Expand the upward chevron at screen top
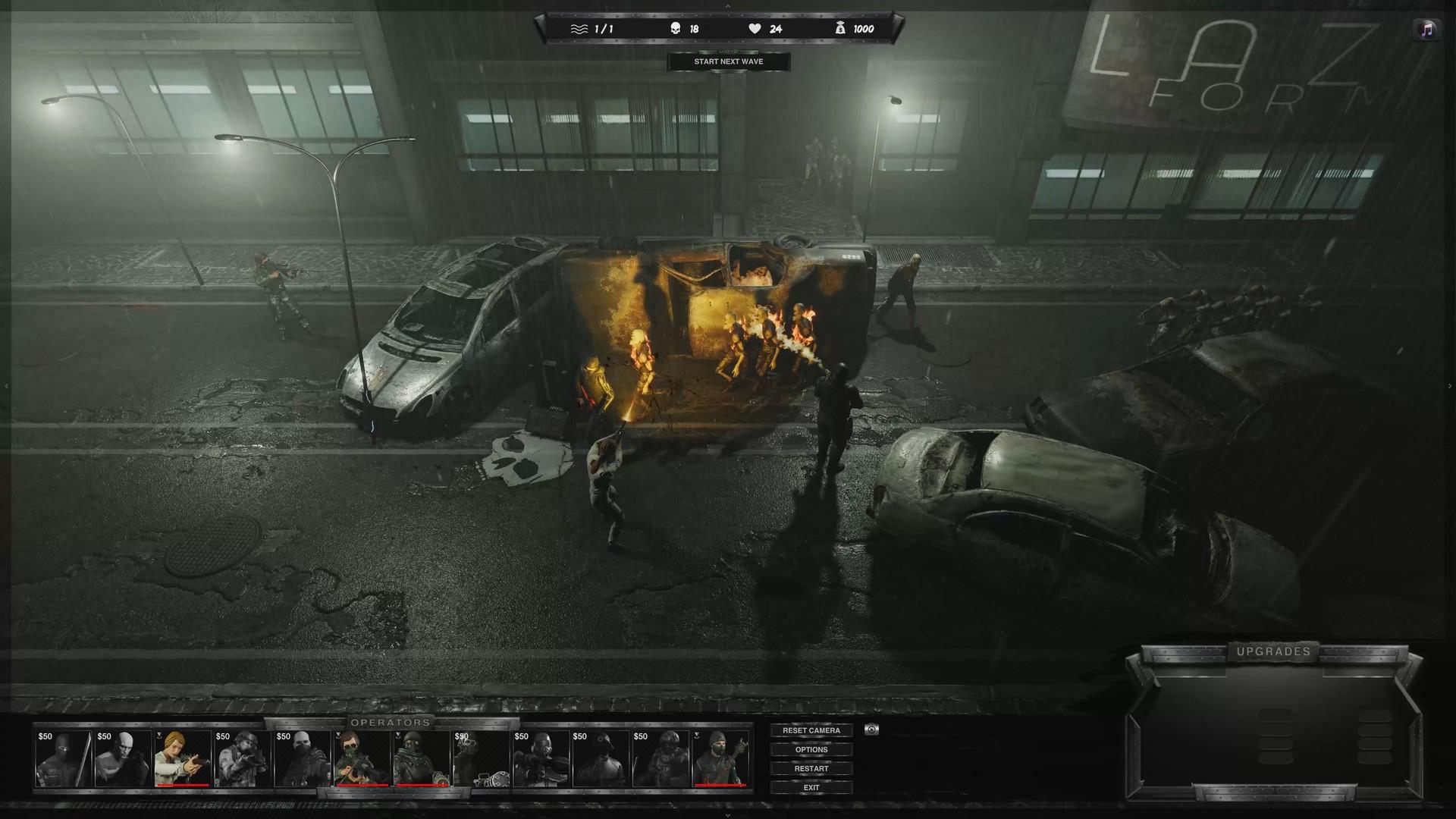This screenshot has height=819, width=1456. point(730,6)
